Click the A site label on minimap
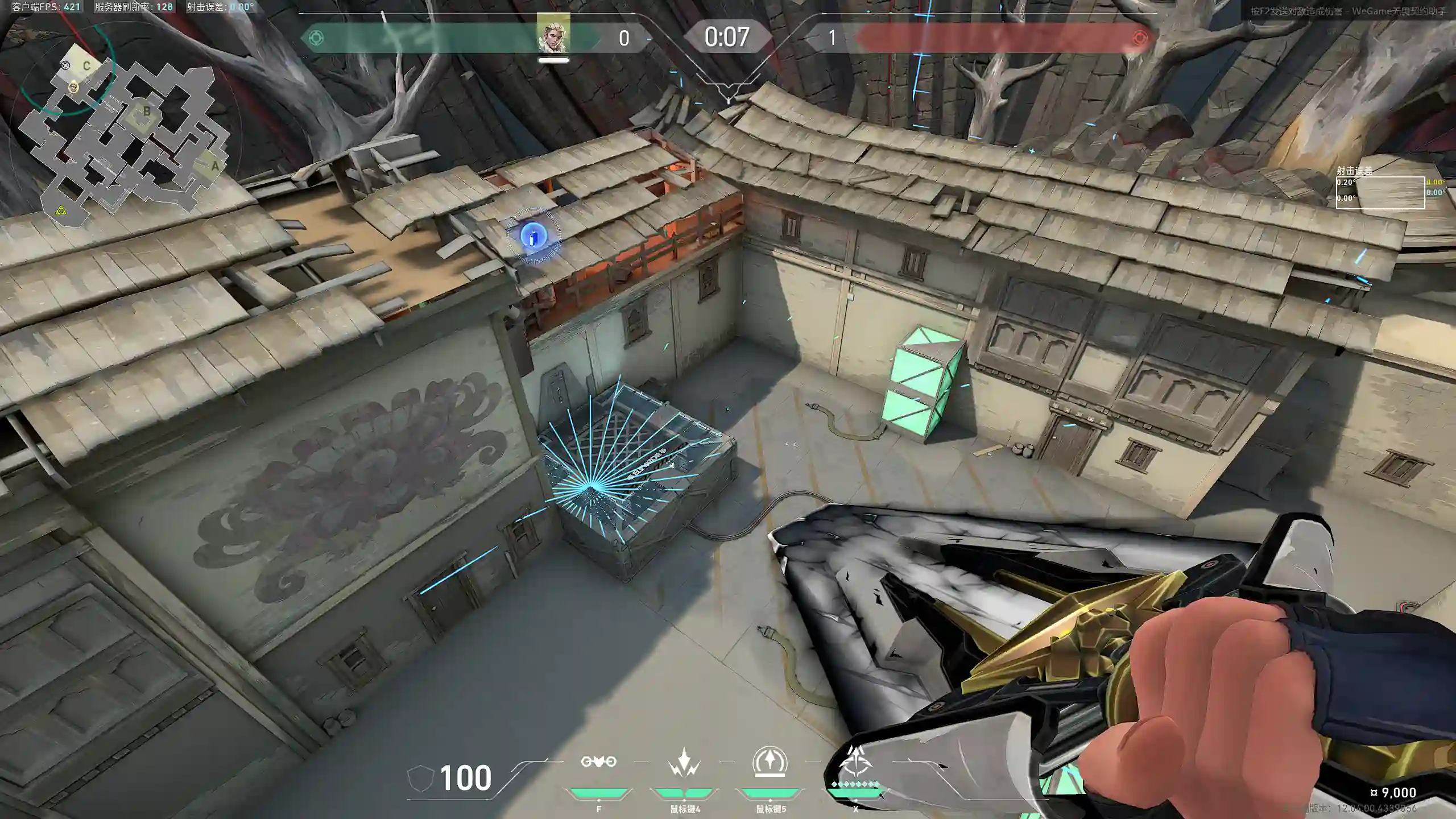This screenshot has width=1456, height=819. click(x=214, y=166)
